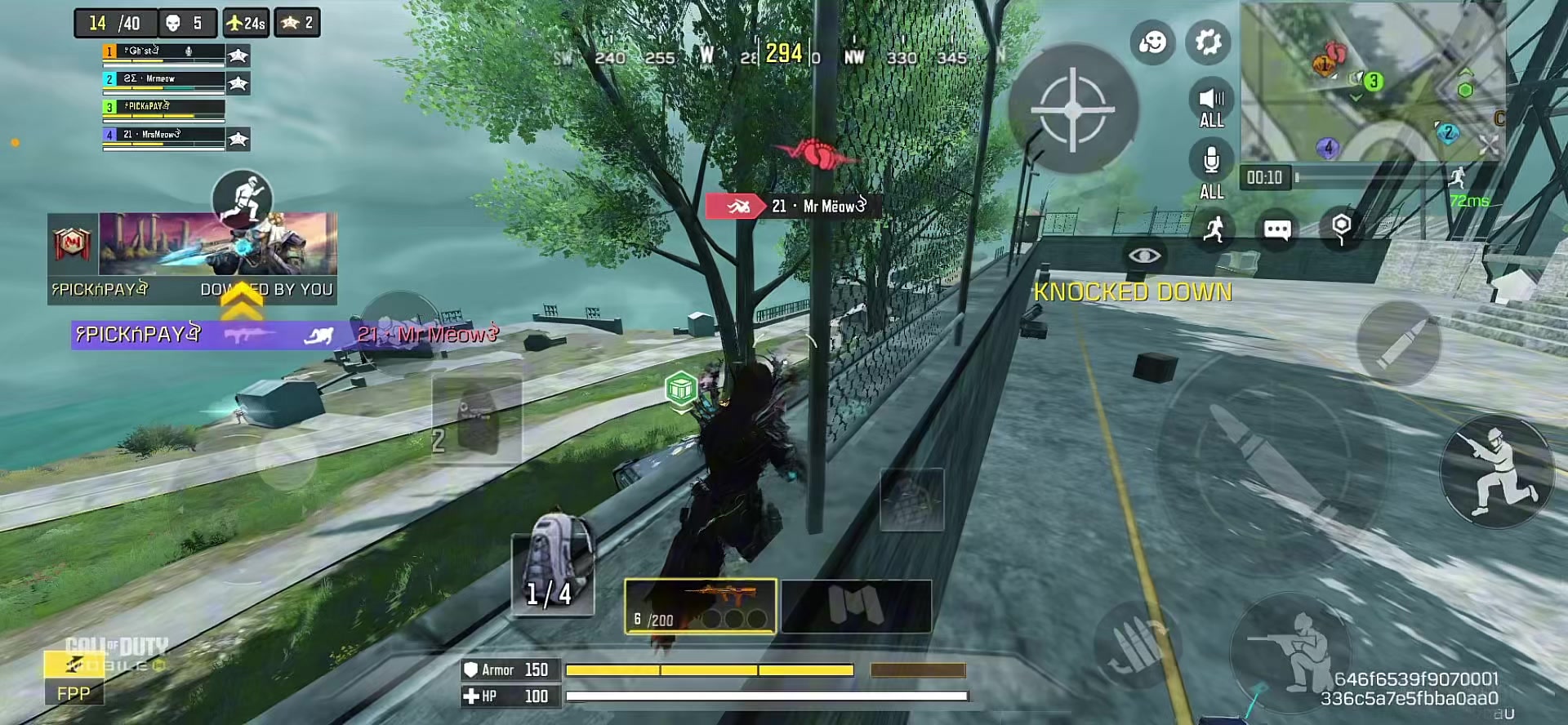Select teammate MrsMeow row in squad list
This screenshot has width=1568, height=725.
tap(163, 136)
